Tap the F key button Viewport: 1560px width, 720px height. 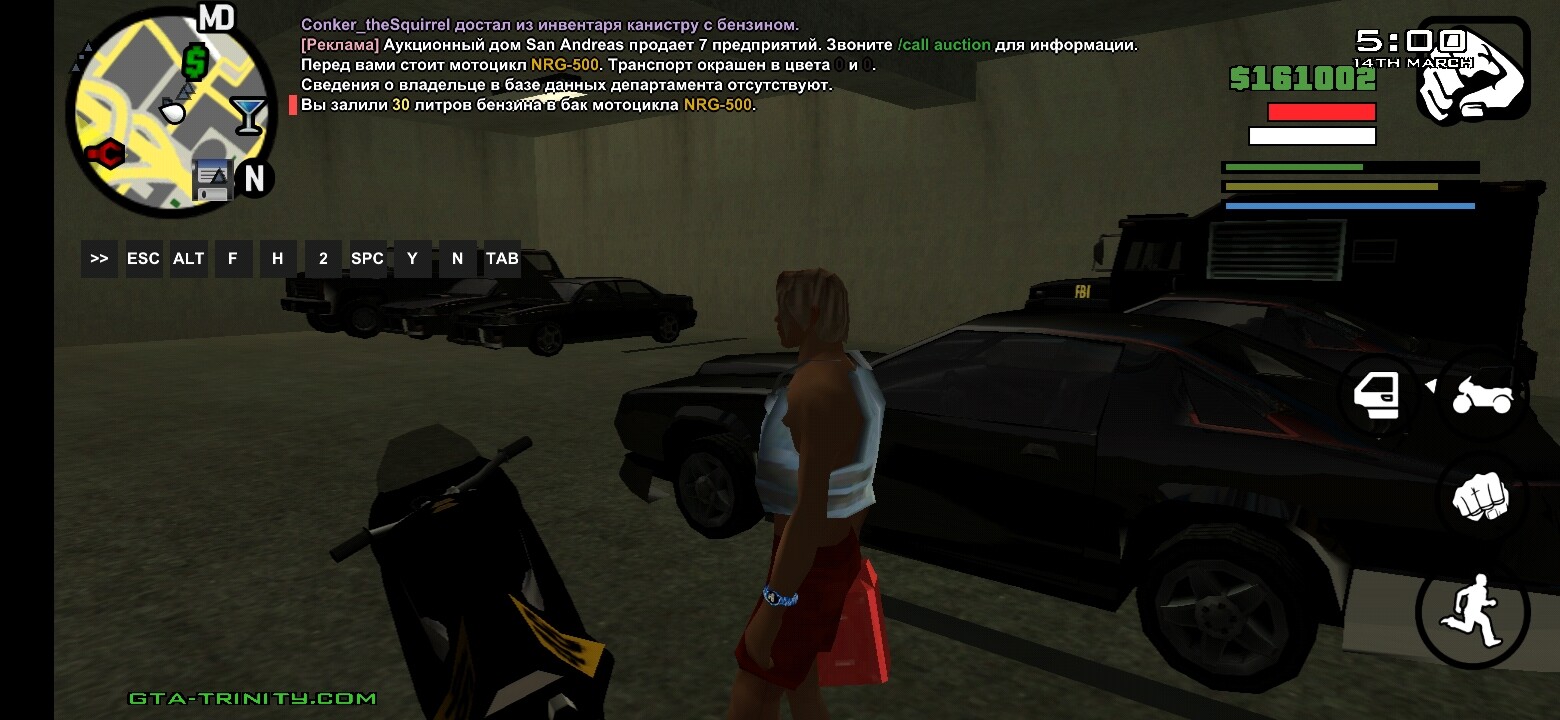click(233, 259)
